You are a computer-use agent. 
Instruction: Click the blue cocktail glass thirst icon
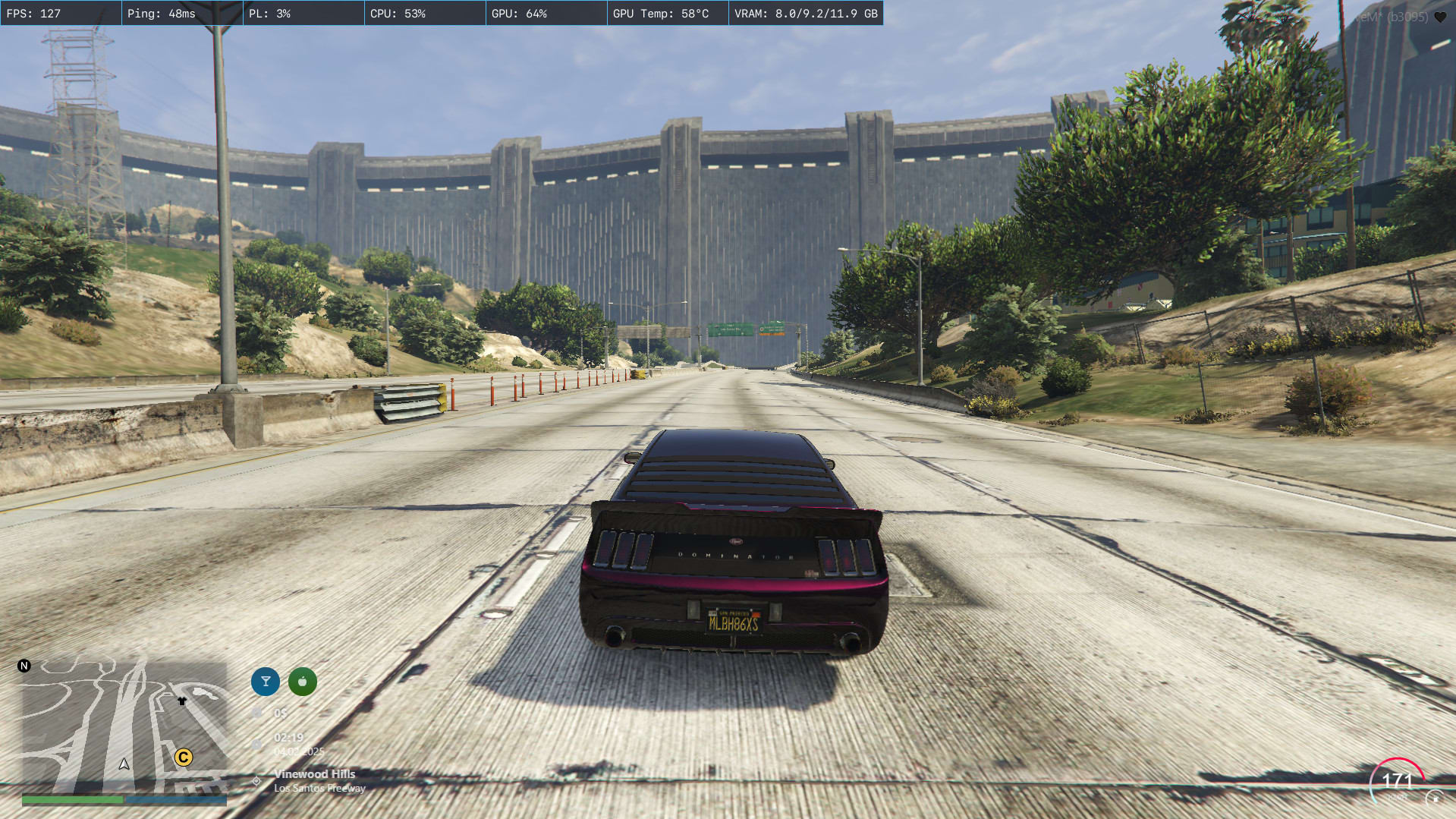click(266, 682)
